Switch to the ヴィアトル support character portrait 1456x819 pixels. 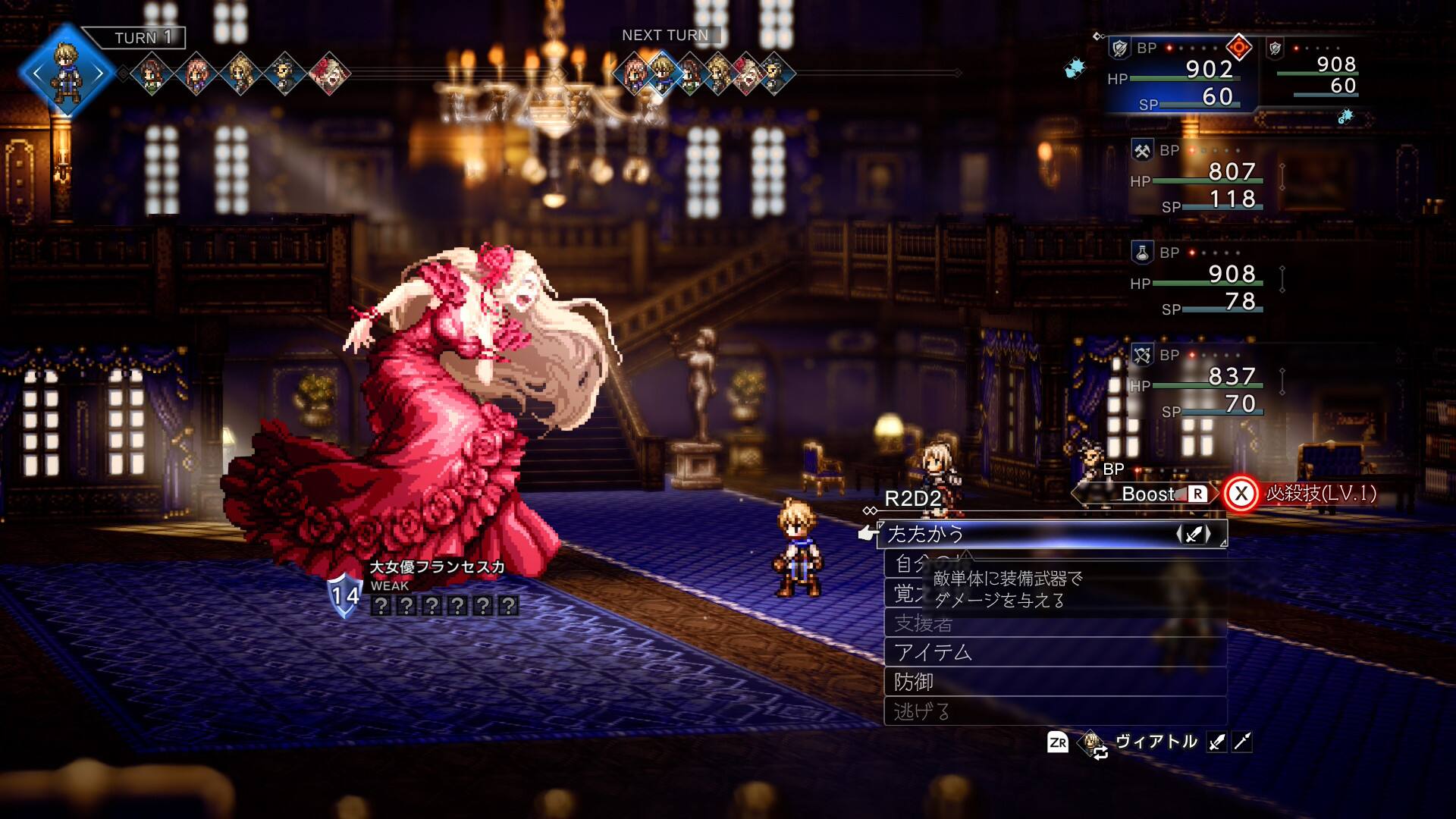click(x=1092, y=742)
